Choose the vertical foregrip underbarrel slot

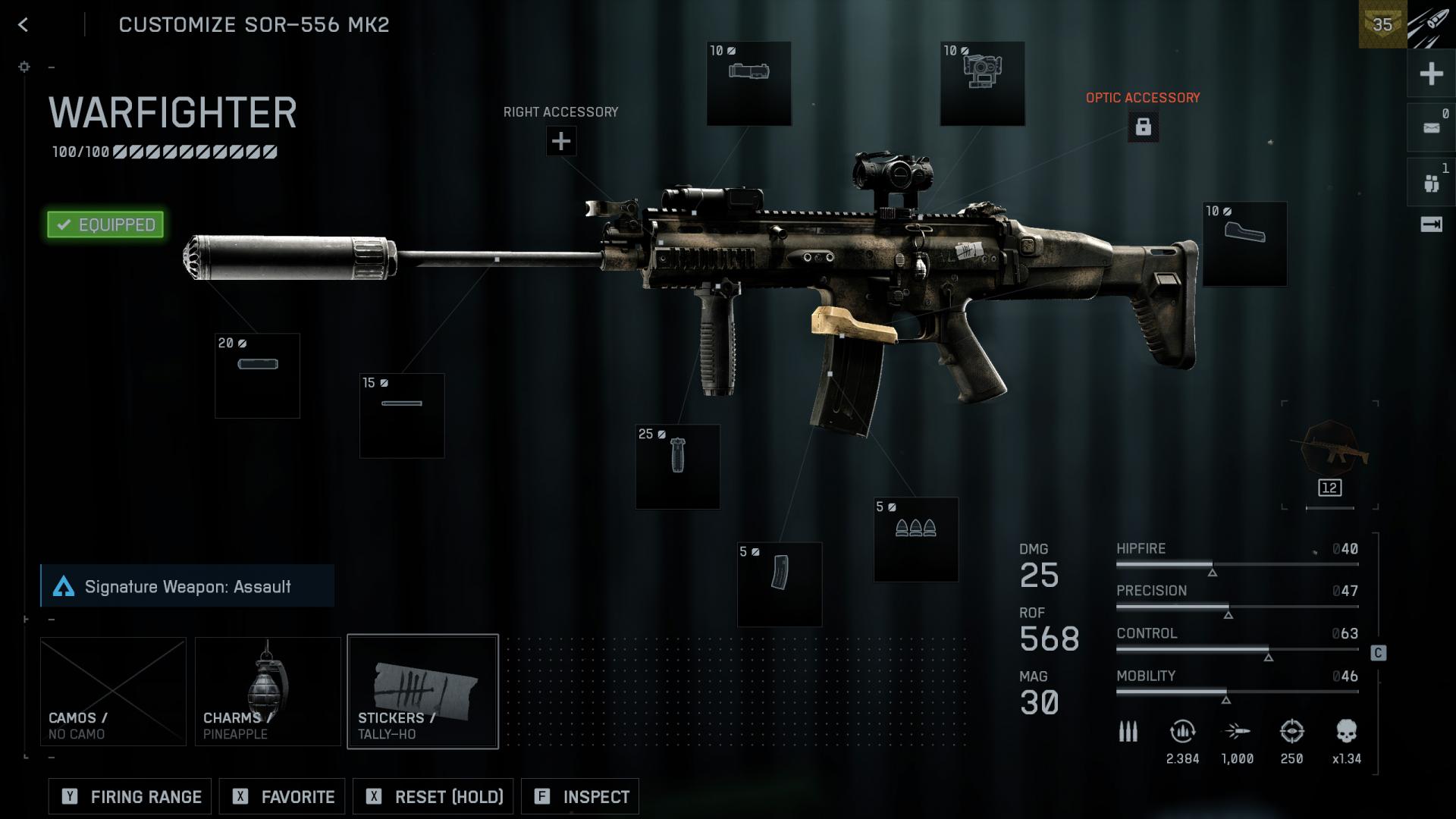coord(677,466)
